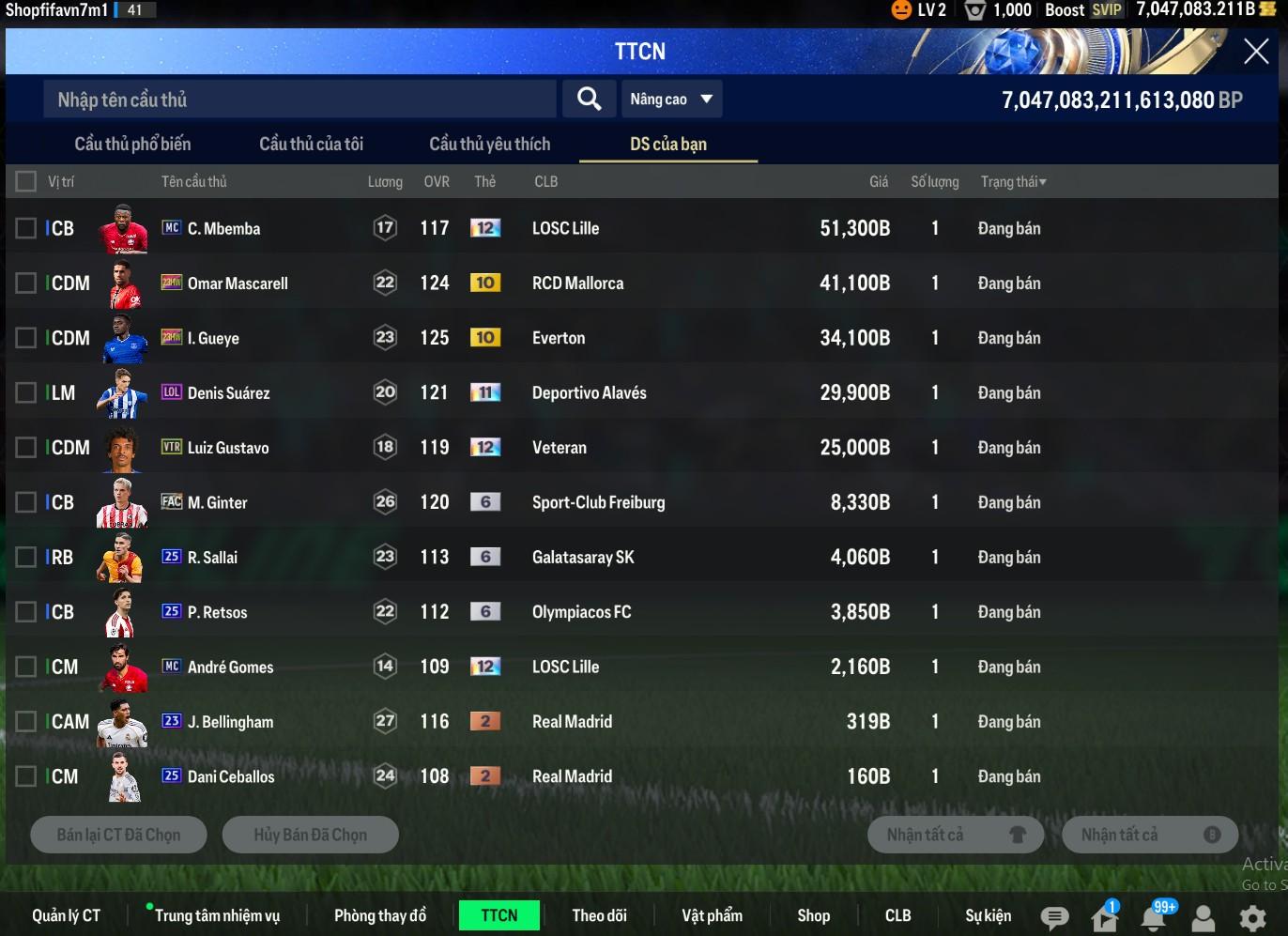Screen dimensions: 1288x936
Task: Open notifications bell with 99+ badge
Action: coord(1154,917)
